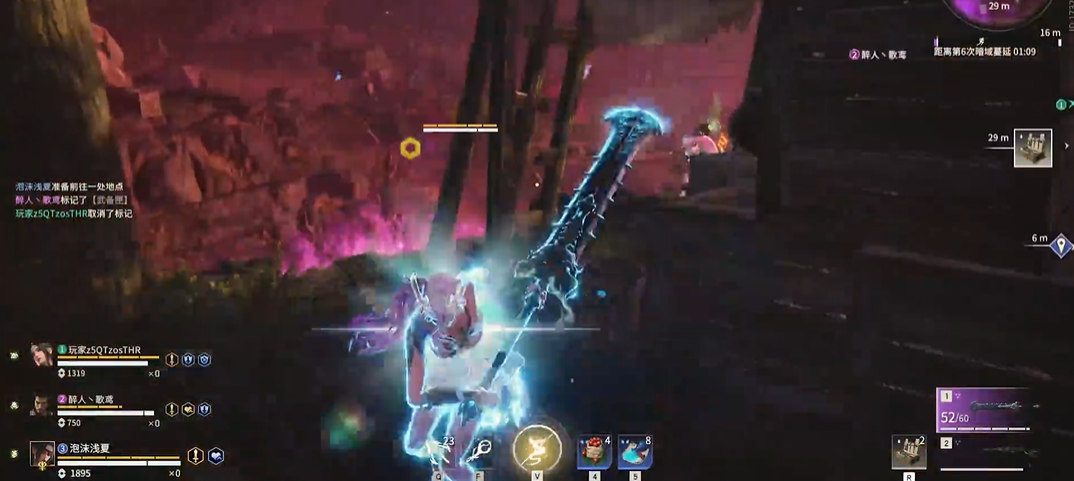This screenshot has width=1074, height=481.
Task: Select the armament crate slot with count 2
Action: tap(908, 452)
